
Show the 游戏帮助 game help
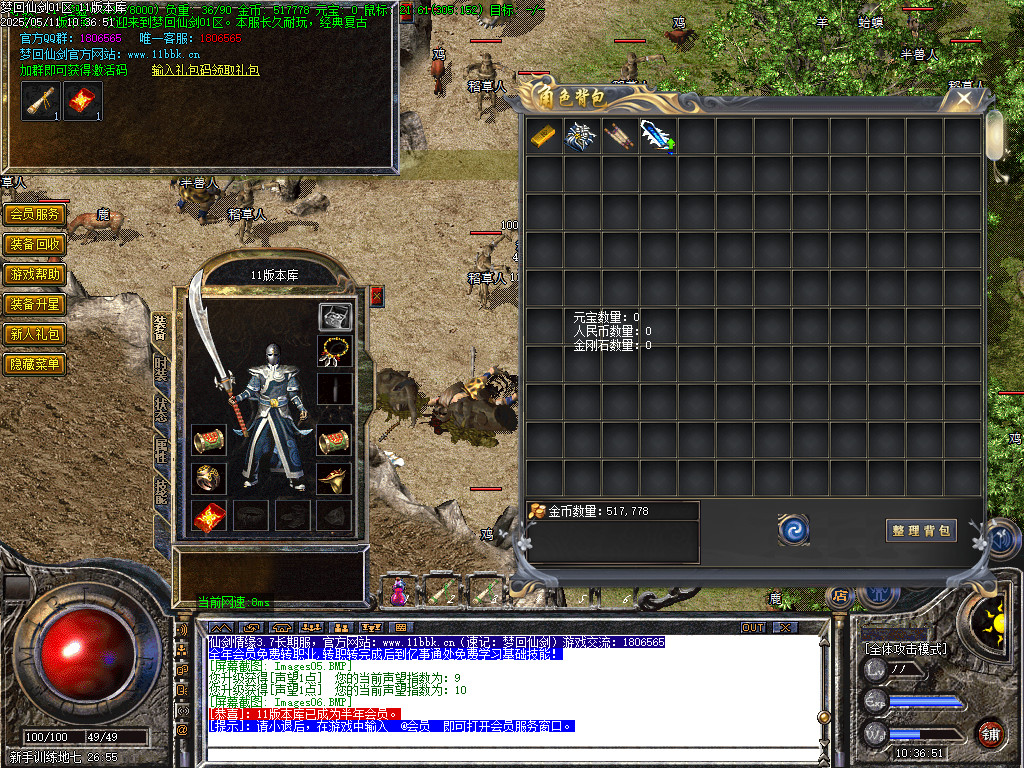[35, 274]
